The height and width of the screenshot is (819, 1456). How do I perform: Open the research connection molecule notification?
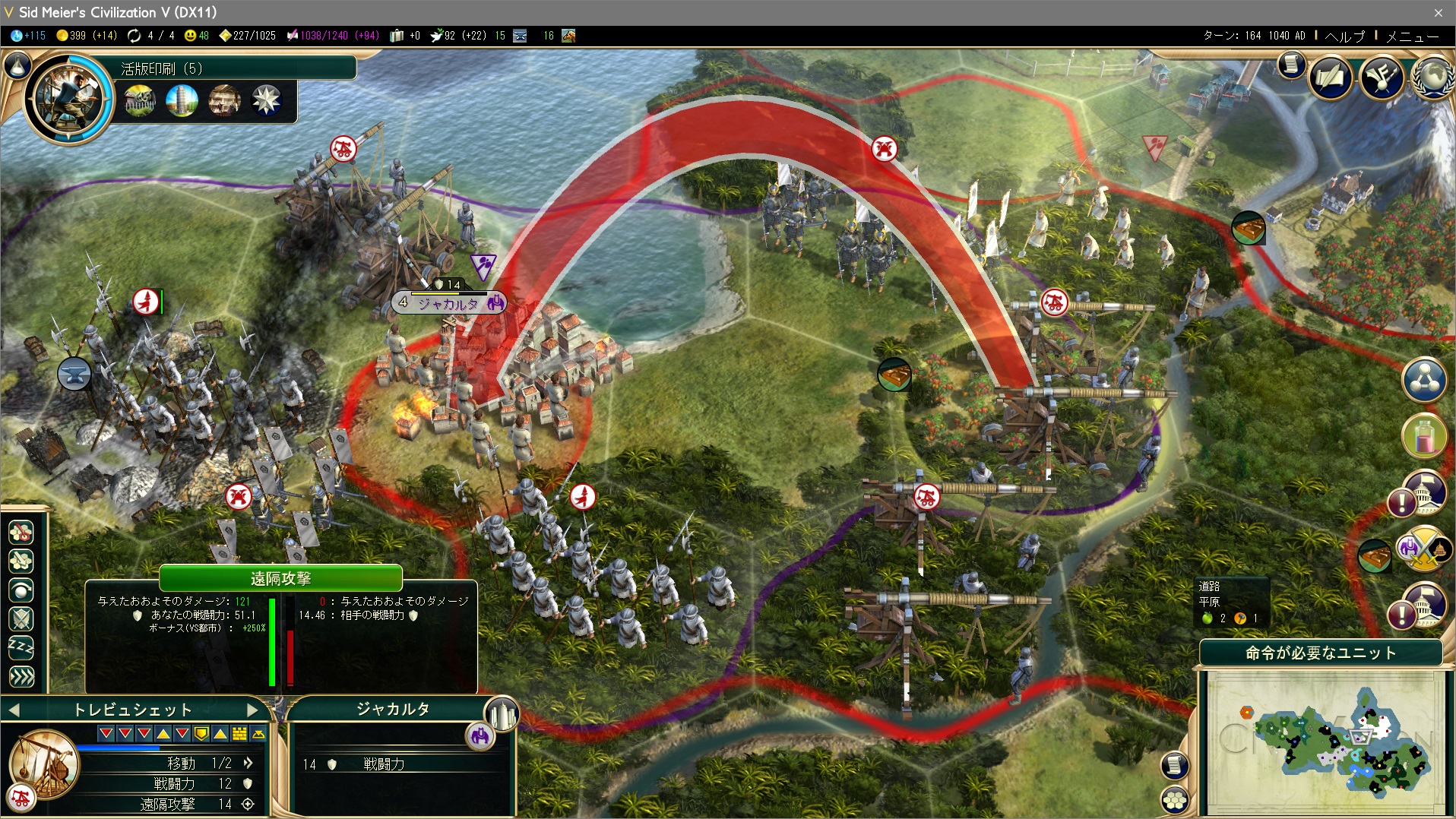click(x=1423, y=379)
